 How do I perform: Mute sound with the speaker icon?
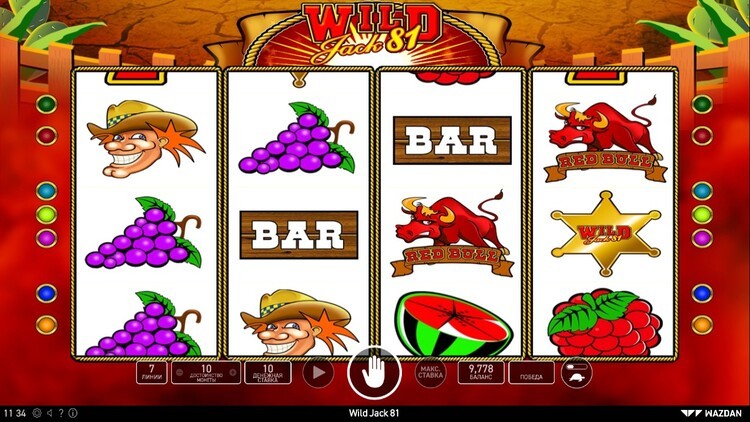[x=48, y=412]
